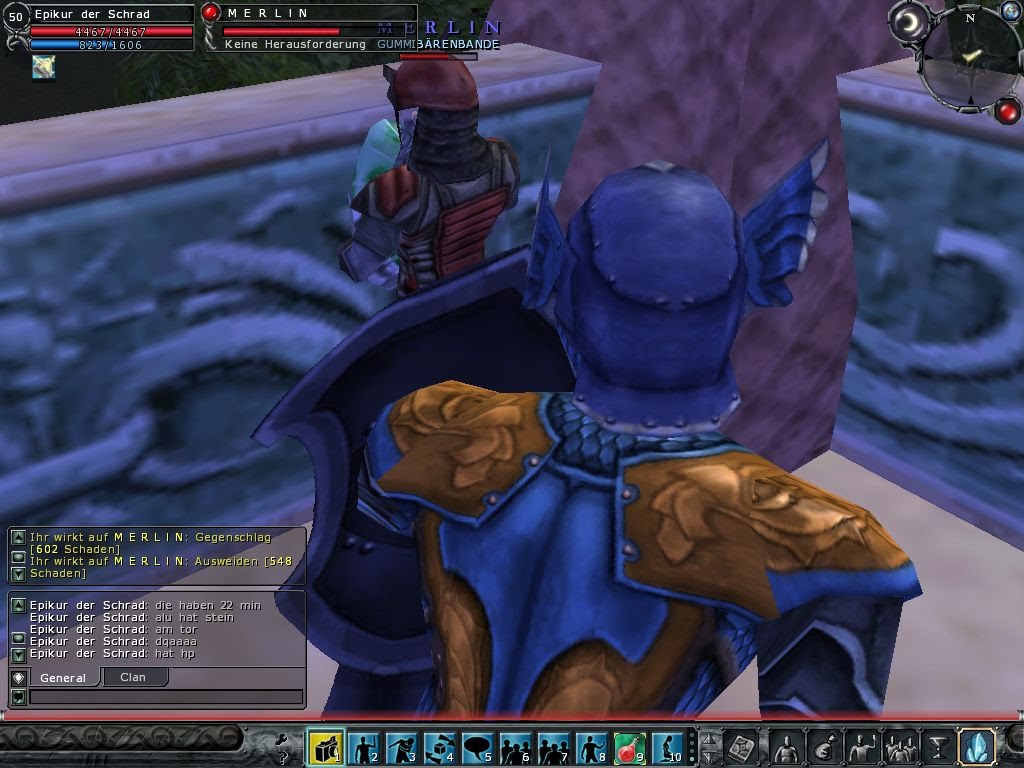Click the red orb below the compass
This screenshot has height=768, width=1024.
1007,110
